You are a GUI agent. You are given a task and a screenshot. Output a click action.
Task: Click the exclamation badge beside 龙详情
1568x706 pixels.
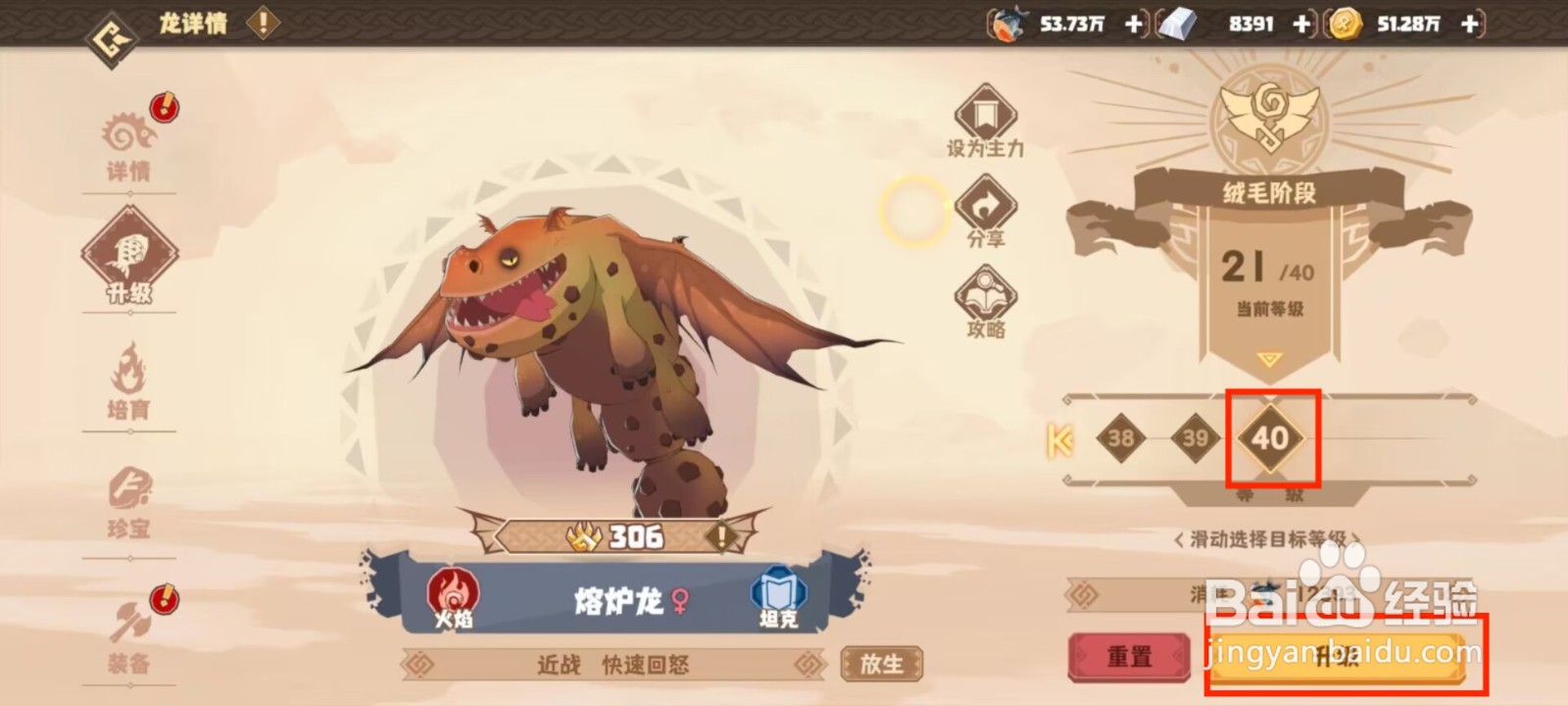click(261, 23)
